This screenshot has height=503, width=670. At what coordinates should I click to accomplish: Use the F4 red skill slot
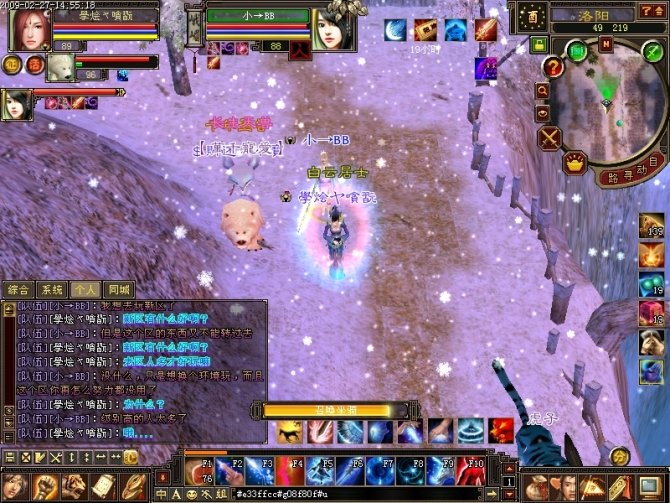click(297, 470)
